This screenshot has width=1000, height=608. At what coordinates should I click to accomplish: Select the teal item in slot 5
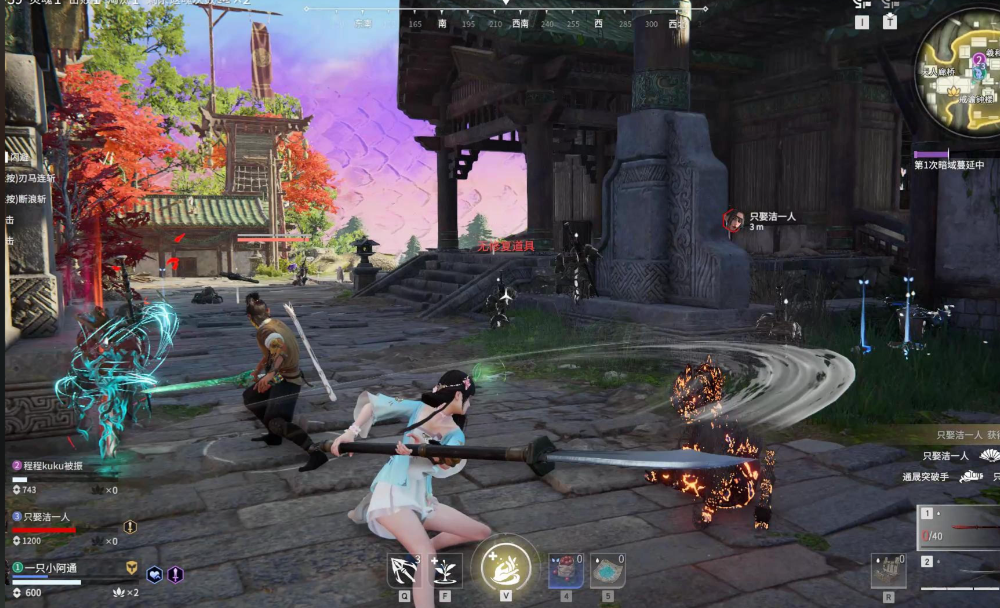pos(607,570)
